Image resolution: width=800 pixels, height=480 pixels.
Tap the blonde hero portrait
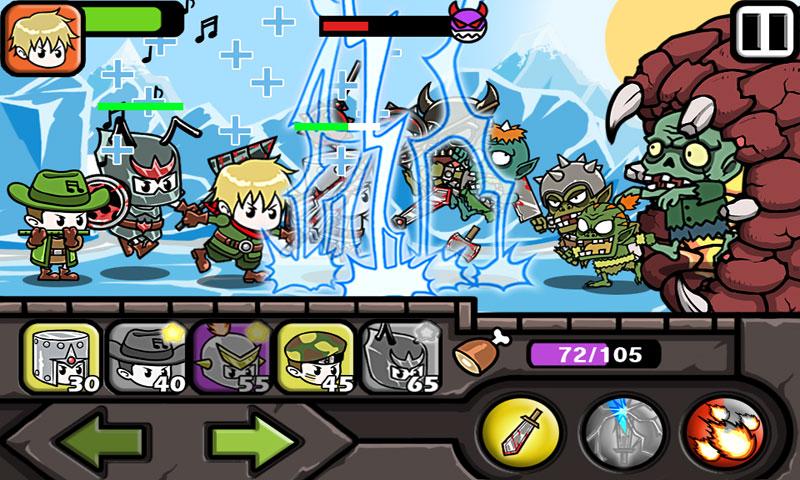coord(31,40)
